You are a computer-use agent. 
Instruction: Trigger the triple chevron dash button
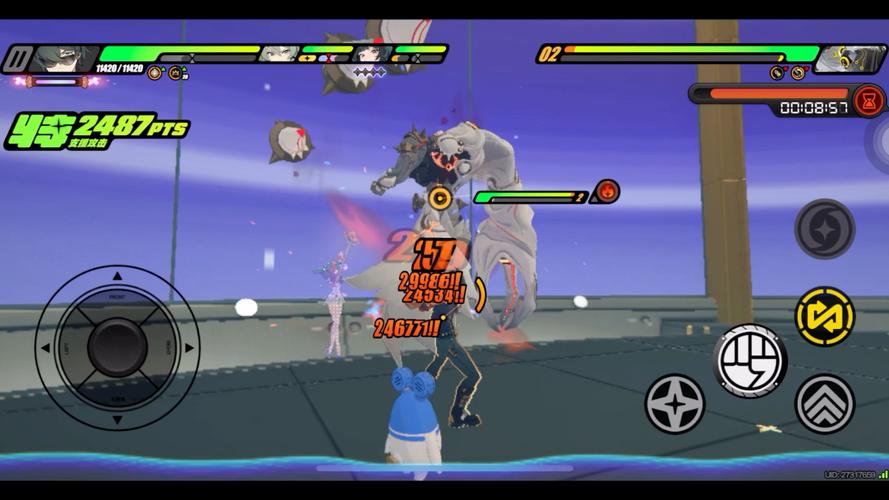pyautogui.click(x=824, y=403)
